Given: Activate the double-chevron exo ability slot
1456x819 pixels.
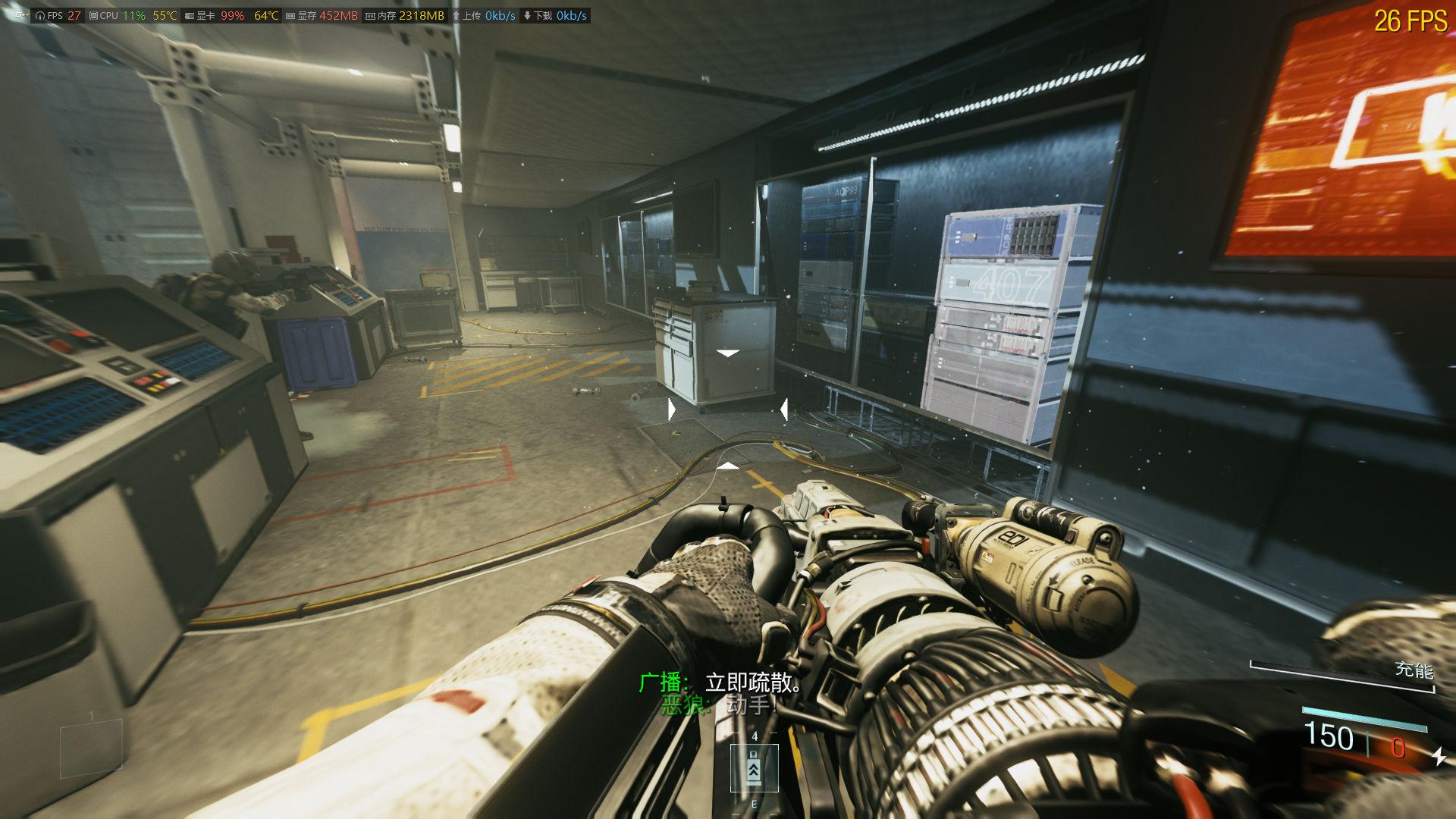Looking at the screenshot, I should pyautogui.click(x=754, y=768).
